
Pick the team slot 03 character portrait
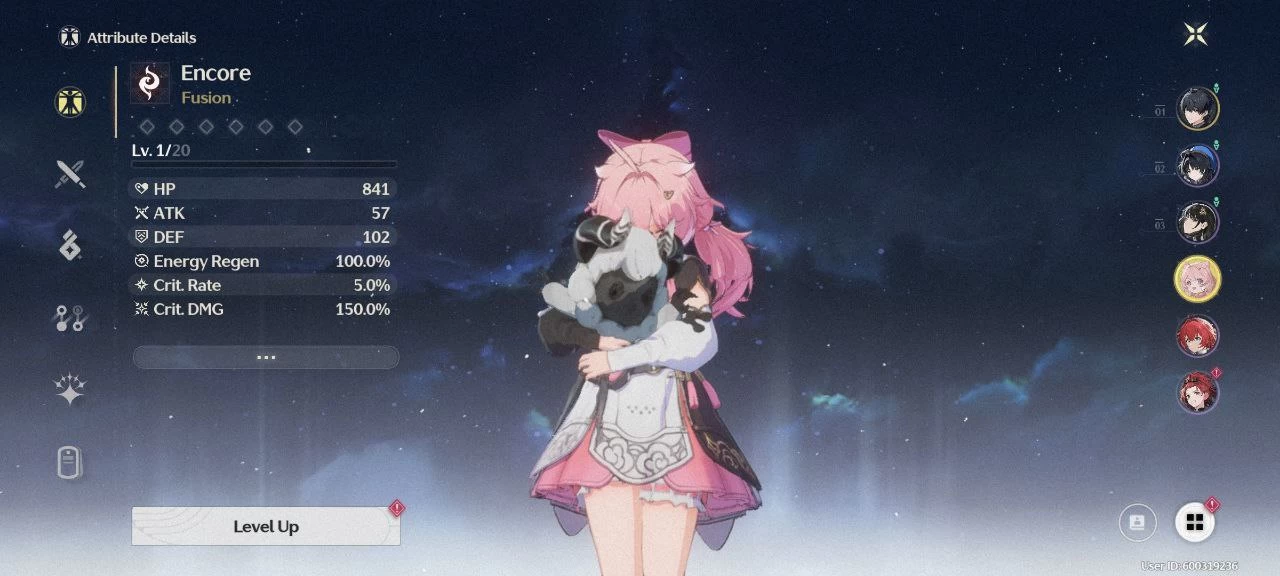(x=1197, y=223)
